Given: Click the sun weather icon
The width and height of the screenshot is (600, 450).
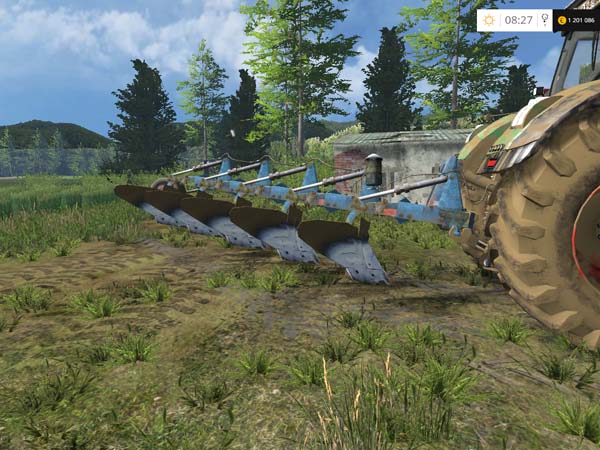Looking at the screenshot, I should [489, 19].
